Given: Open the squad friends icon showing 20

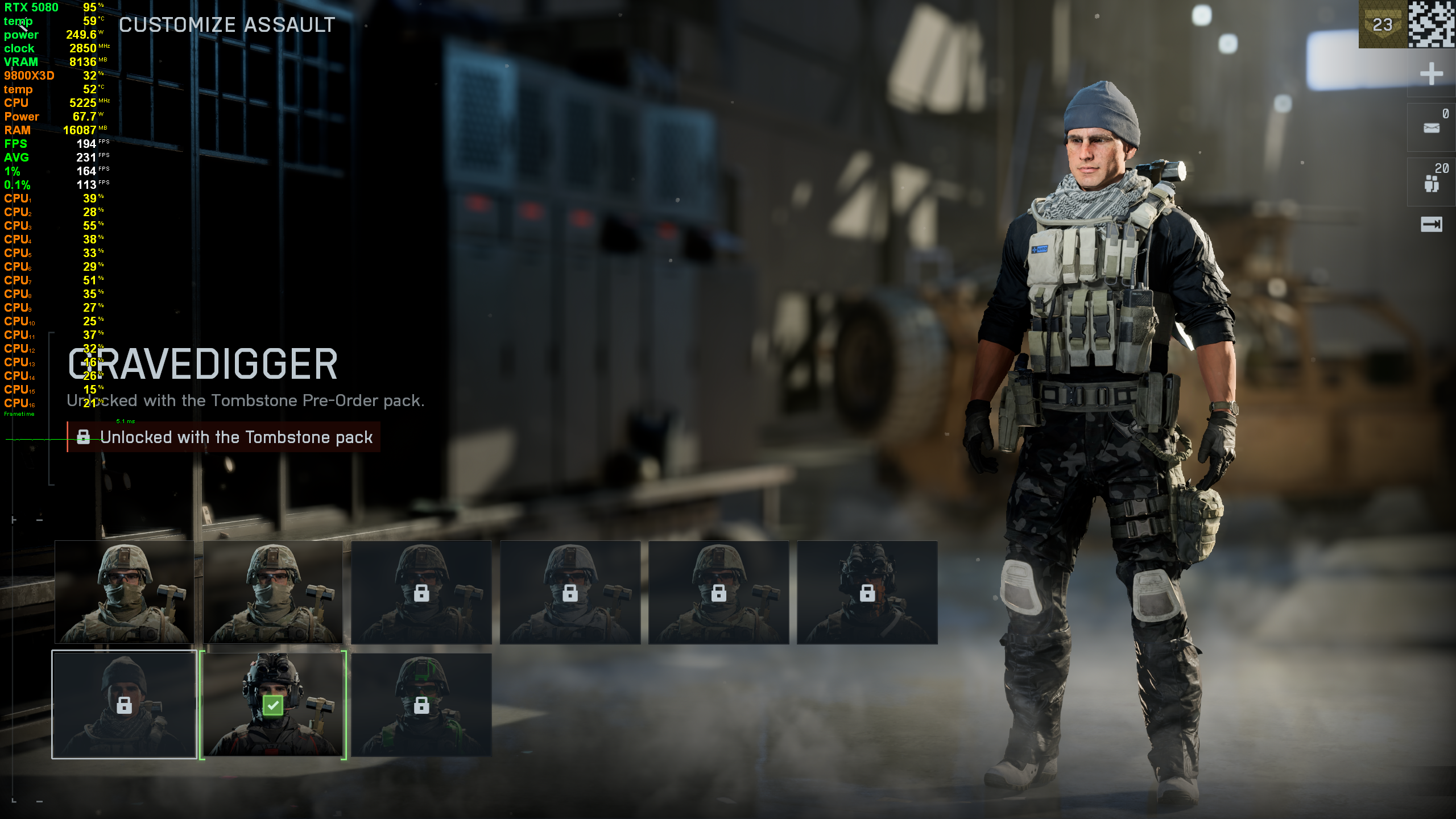Looking at the screenshot, I should coord(1431,183).
